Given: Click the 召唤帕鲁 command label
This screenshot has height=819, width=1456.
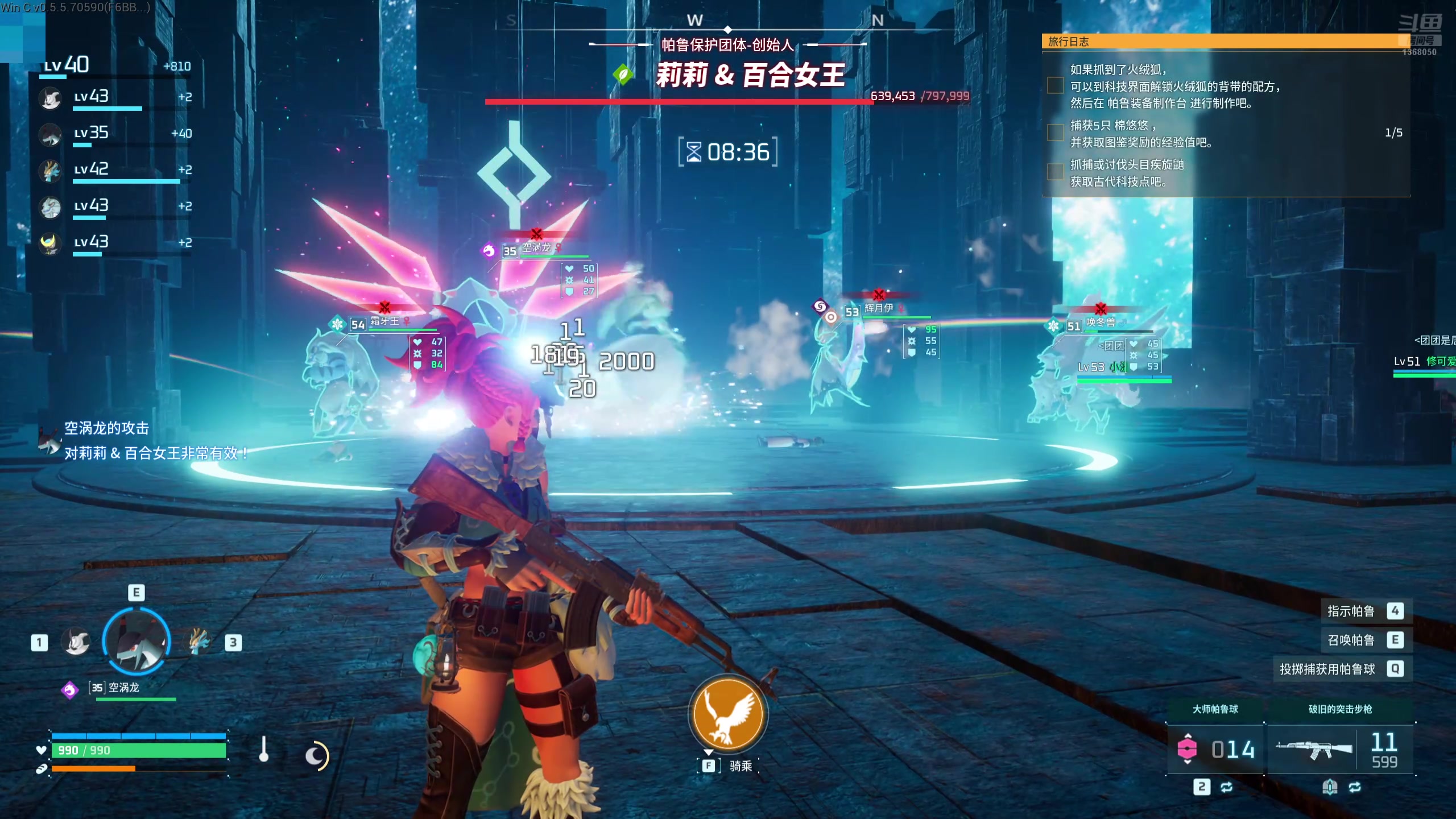Looking at the screenshot, I should [x=1351, y=640].
